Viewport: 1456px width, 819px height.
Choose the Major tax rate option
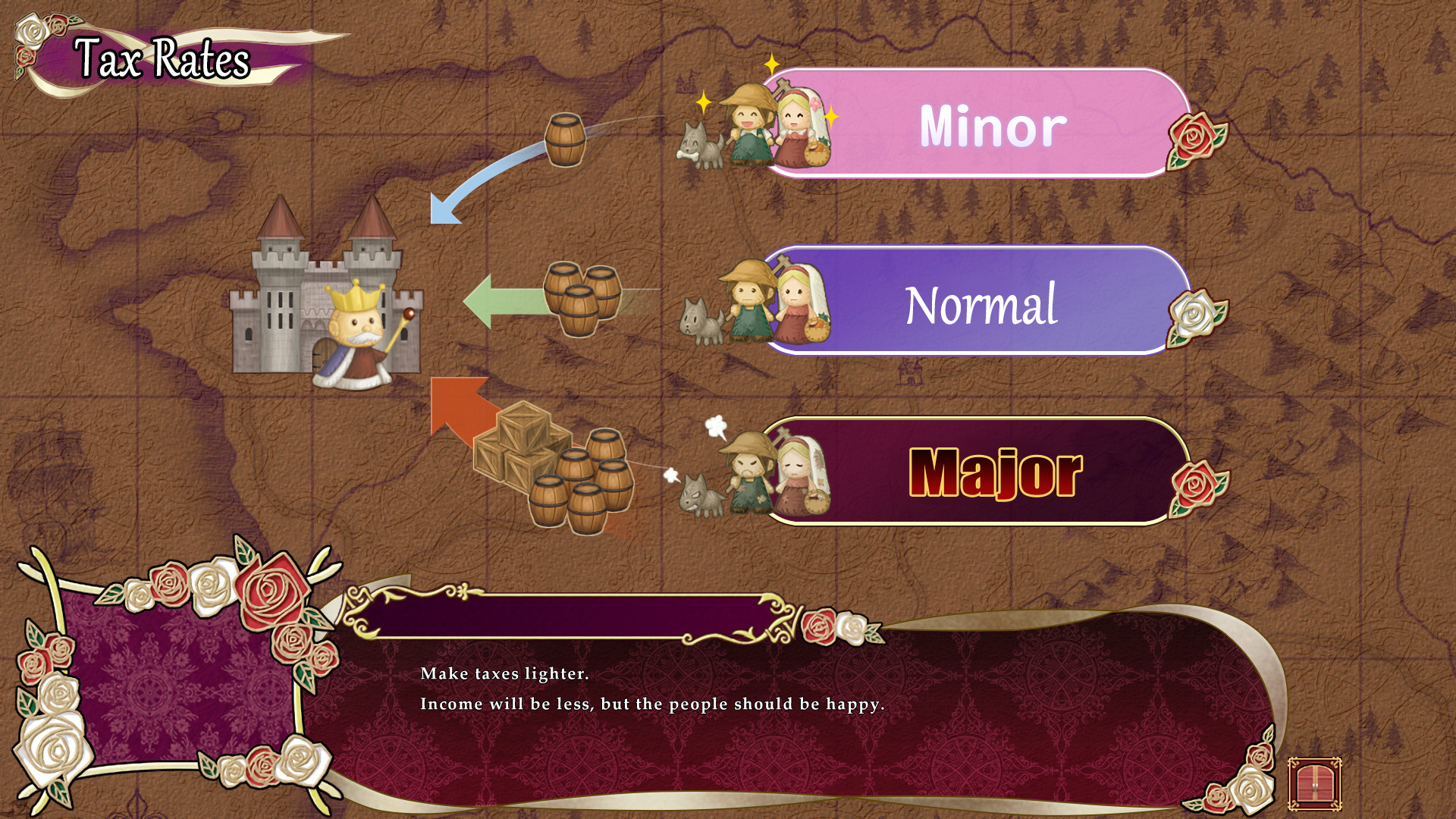[x=993, y=474]
